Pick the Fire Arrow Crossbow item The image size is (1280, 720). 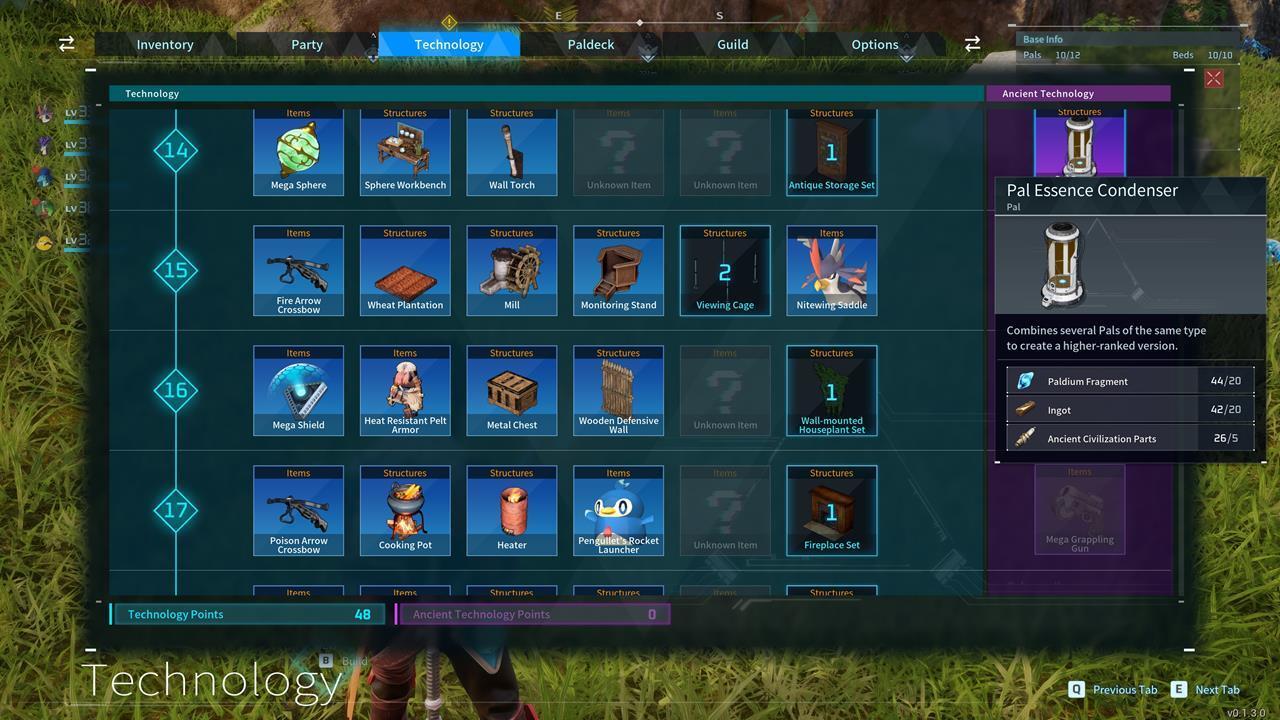[298, 270]
